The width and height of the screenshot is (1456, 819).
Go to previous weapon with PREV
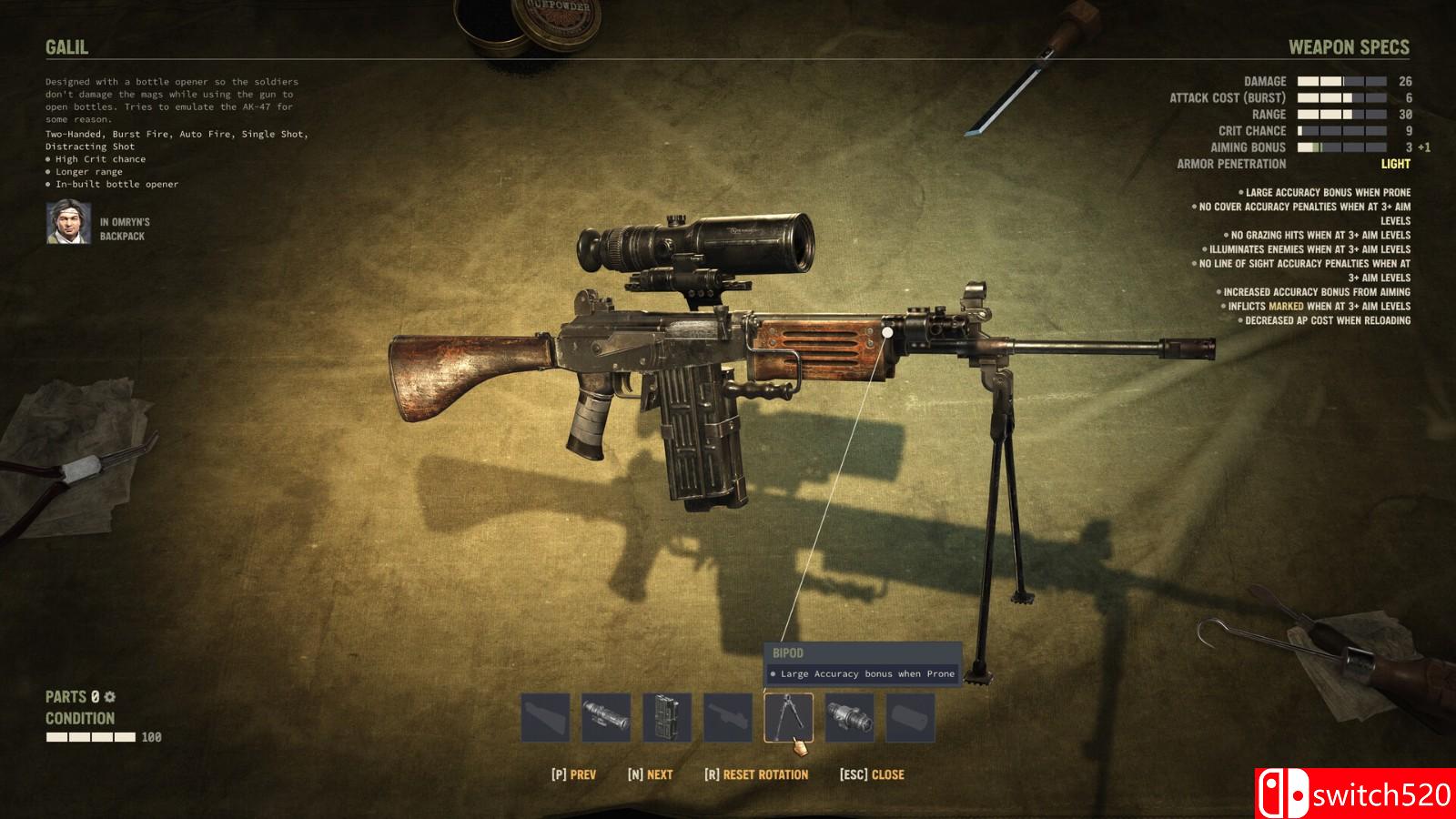click(573, 774)
